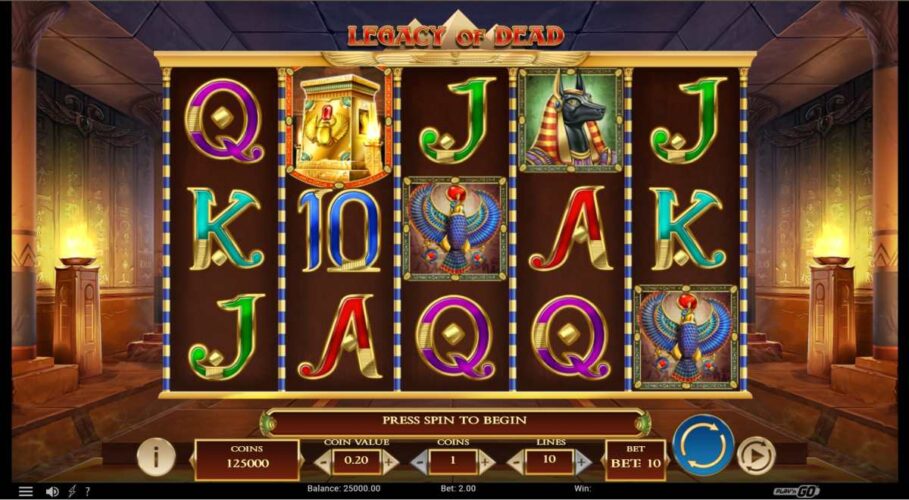Screen dimensions: 909x500
Task: Decrease the coin value
Action: point(323,461)
